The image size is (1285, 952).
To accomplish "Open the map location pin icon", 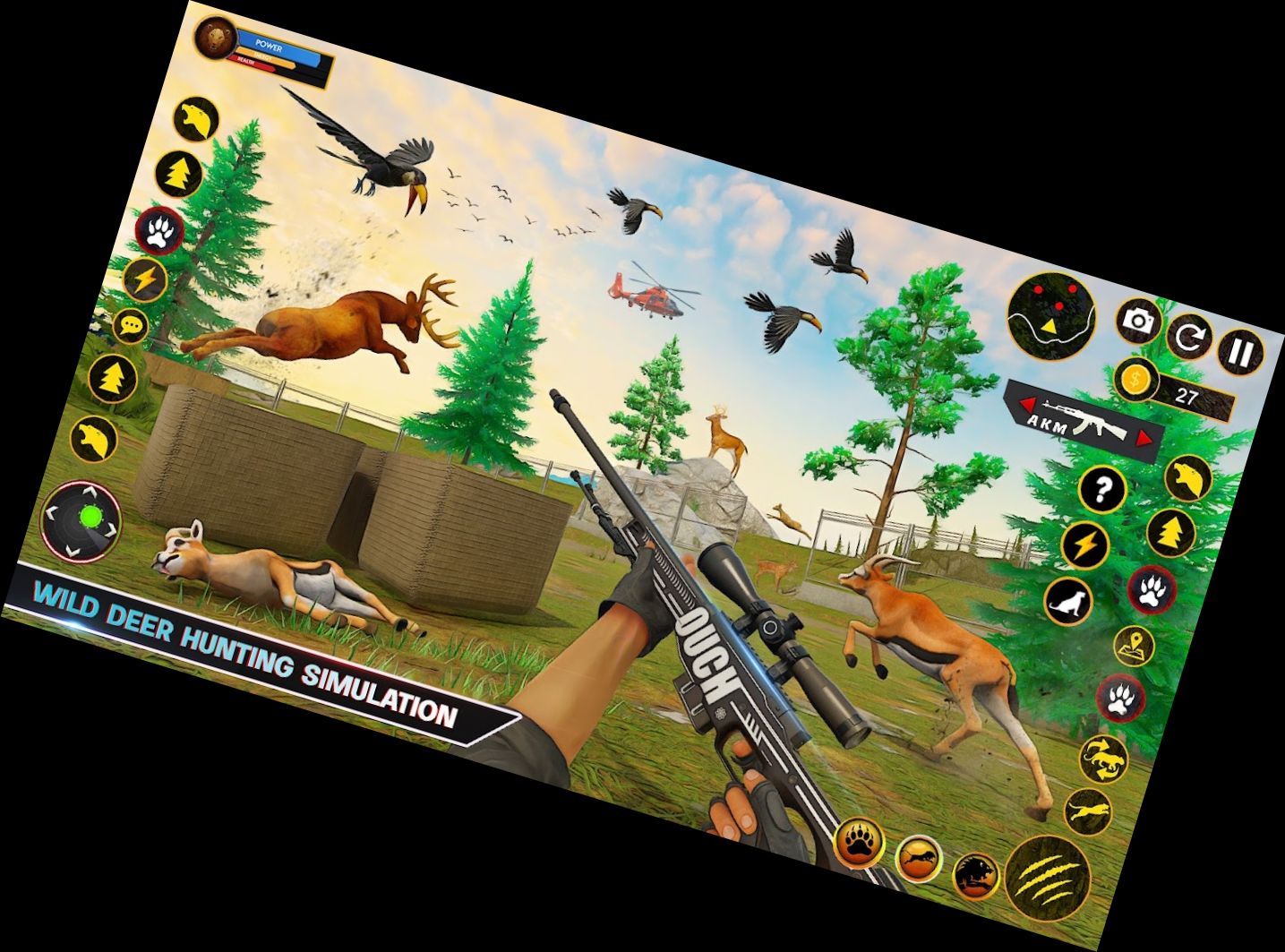I will (1134, 645).
